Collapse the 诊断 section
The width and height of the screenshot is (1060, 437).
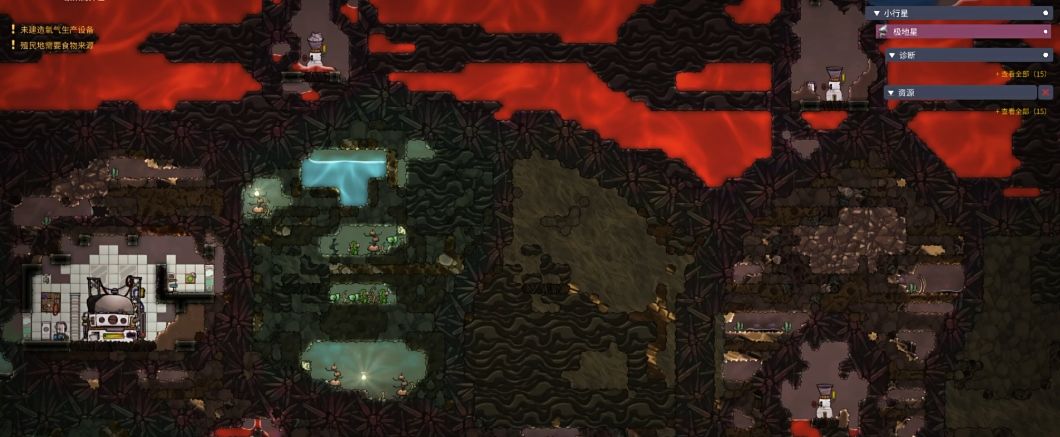click(x=892, y=55)
